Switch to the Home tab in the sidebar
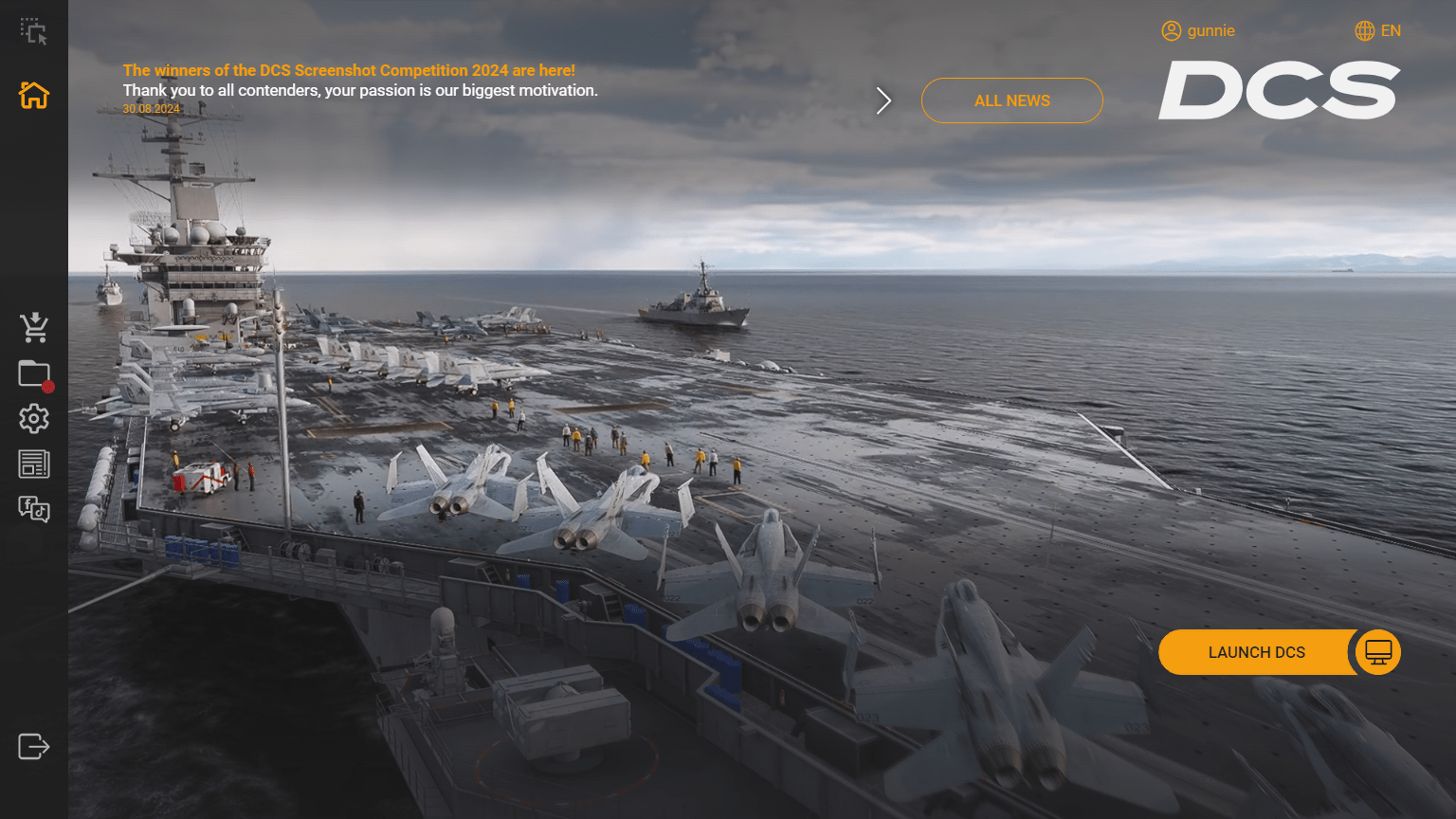Viewport: 1456px width, 819px height. coord(34,95)
